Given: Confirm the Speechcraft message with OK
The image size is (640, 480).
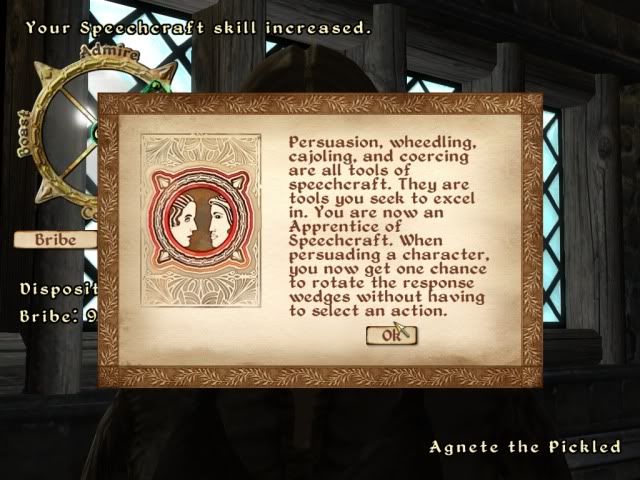Looking at the screenshot, I should (x=390, y=336).
